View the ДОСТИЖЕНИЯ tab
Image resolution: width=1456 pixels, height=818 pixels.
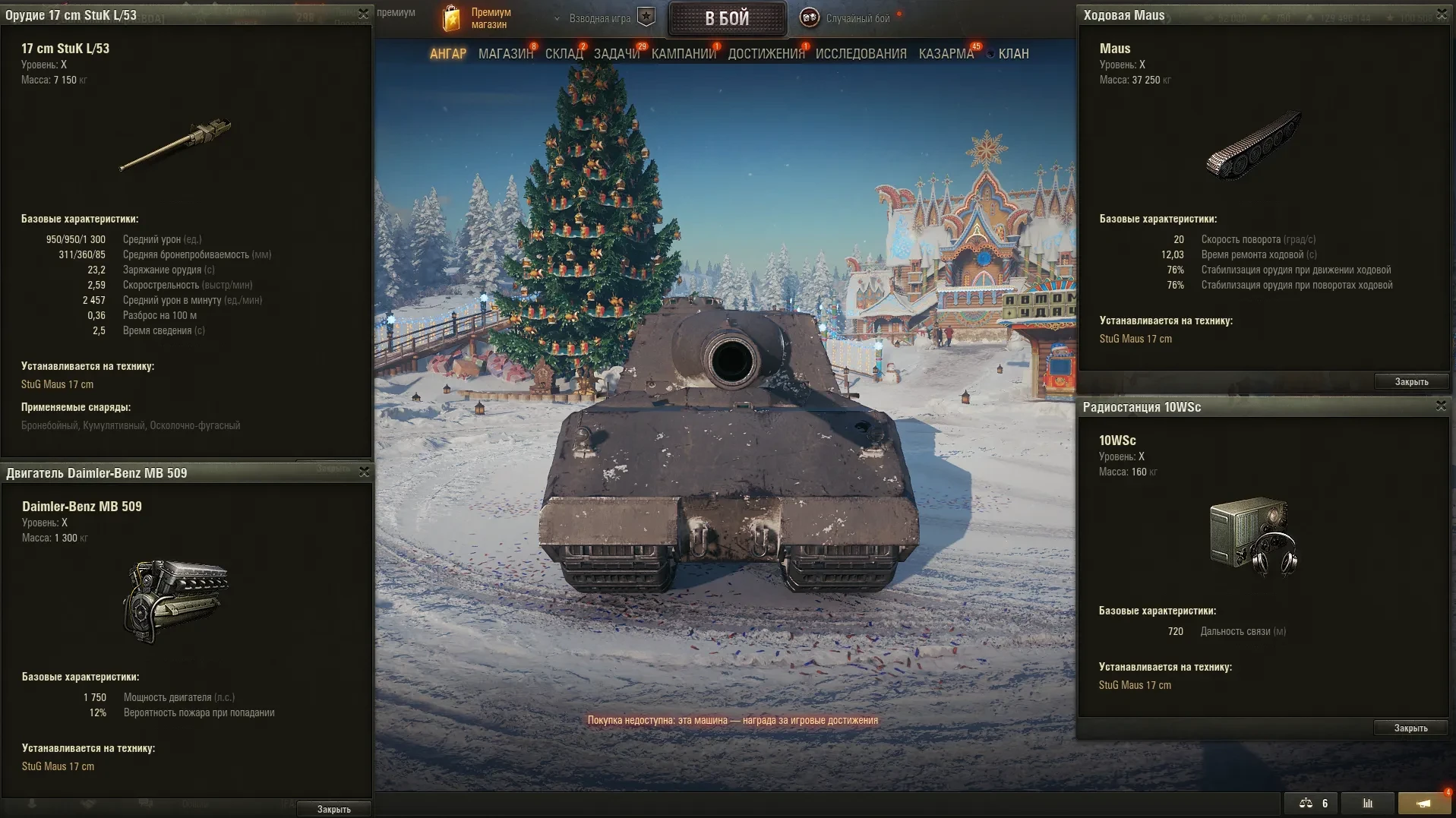point(766,54)
